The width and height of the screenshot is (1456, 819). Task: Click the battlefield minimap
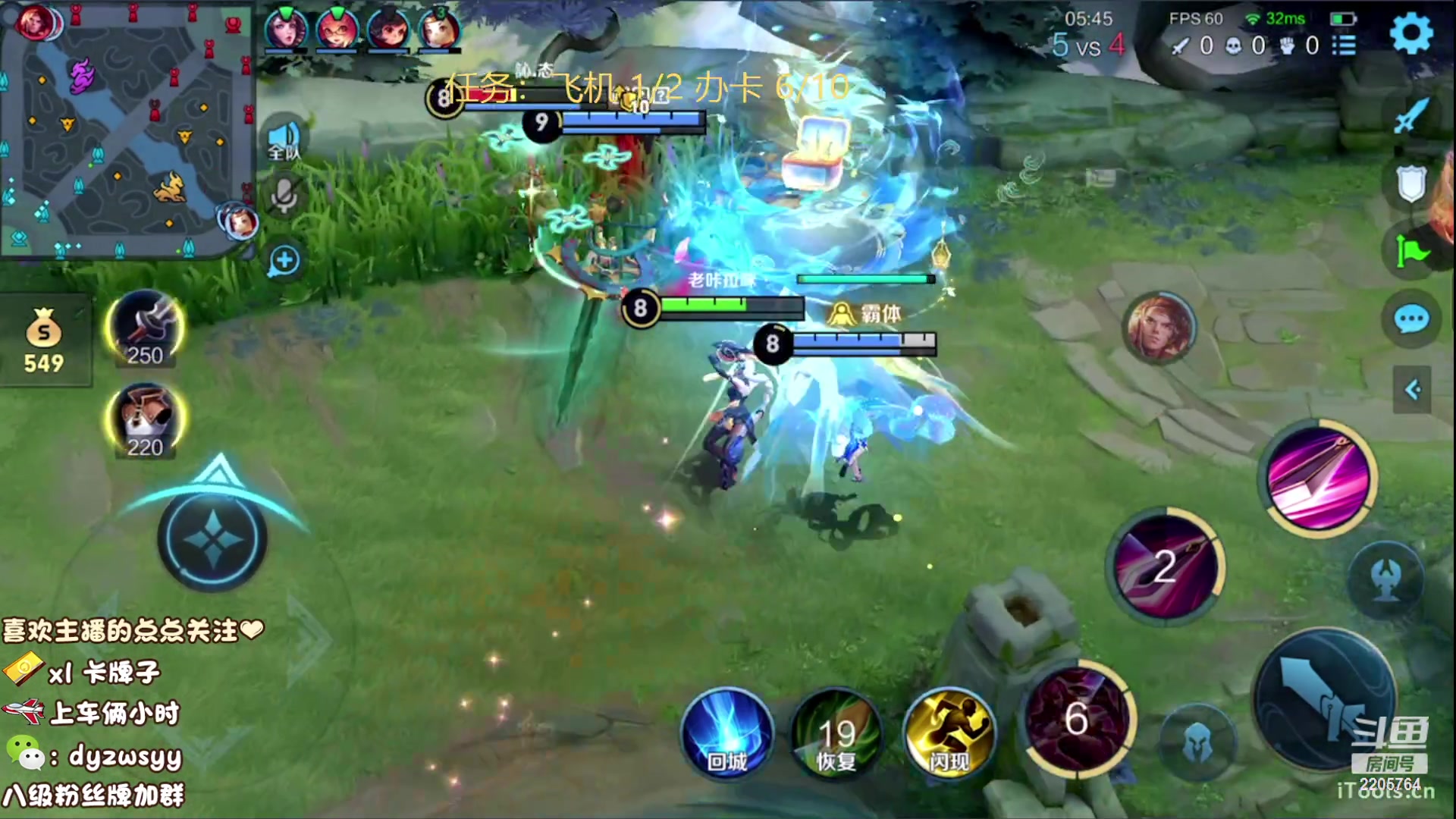click(127, 130)
